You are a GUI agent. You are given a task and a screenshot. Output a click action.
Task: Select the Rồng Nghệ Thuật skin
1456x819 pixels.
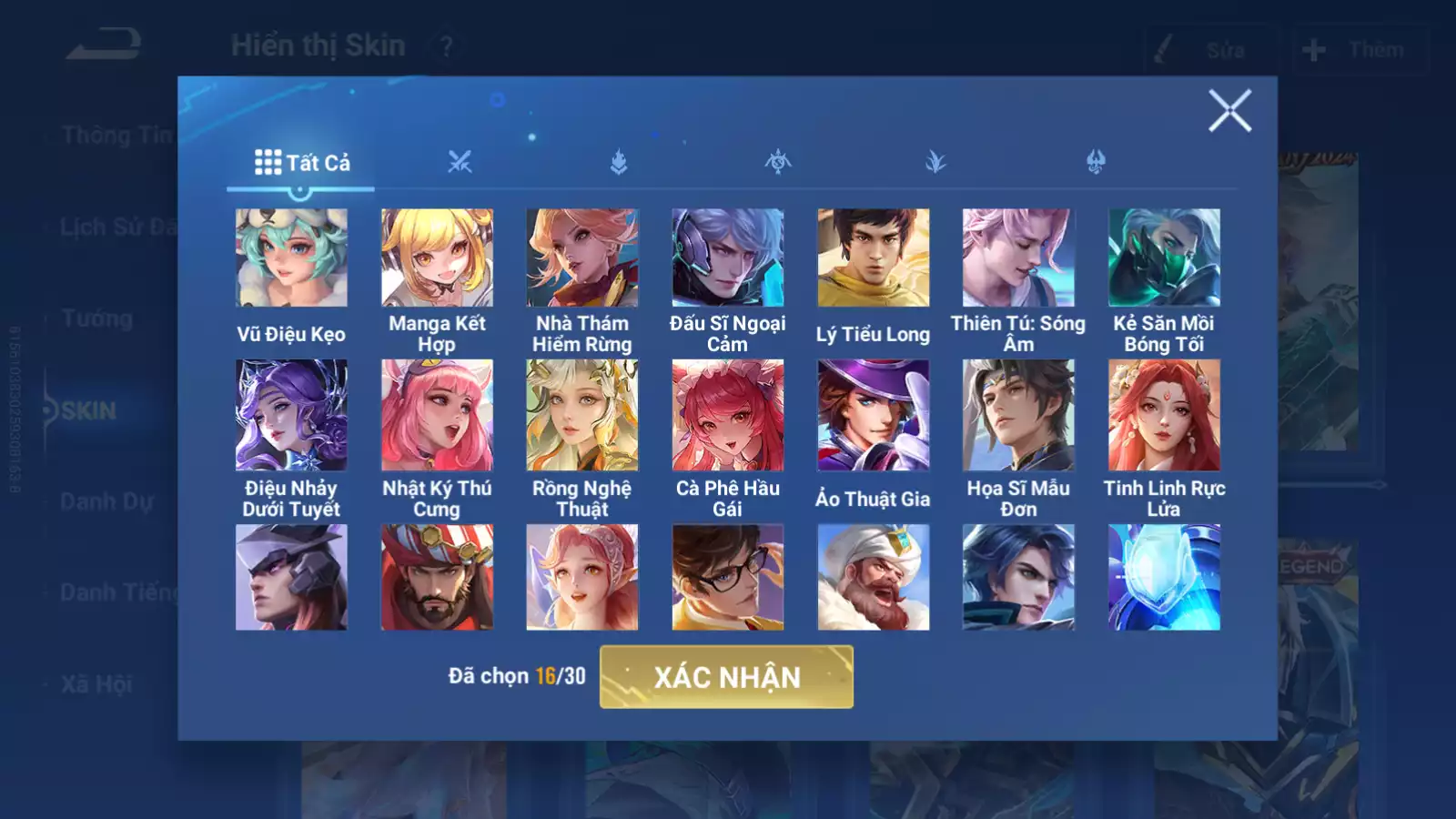[582, 415]
